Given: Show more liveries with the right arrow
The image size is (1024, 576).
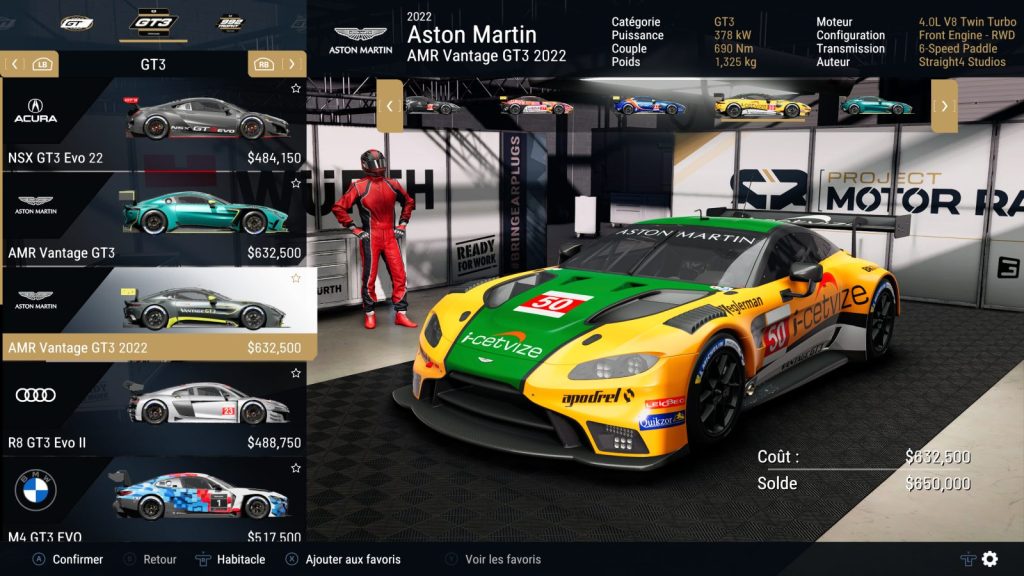Looking at the screenshot, I should tap(944, 105).
